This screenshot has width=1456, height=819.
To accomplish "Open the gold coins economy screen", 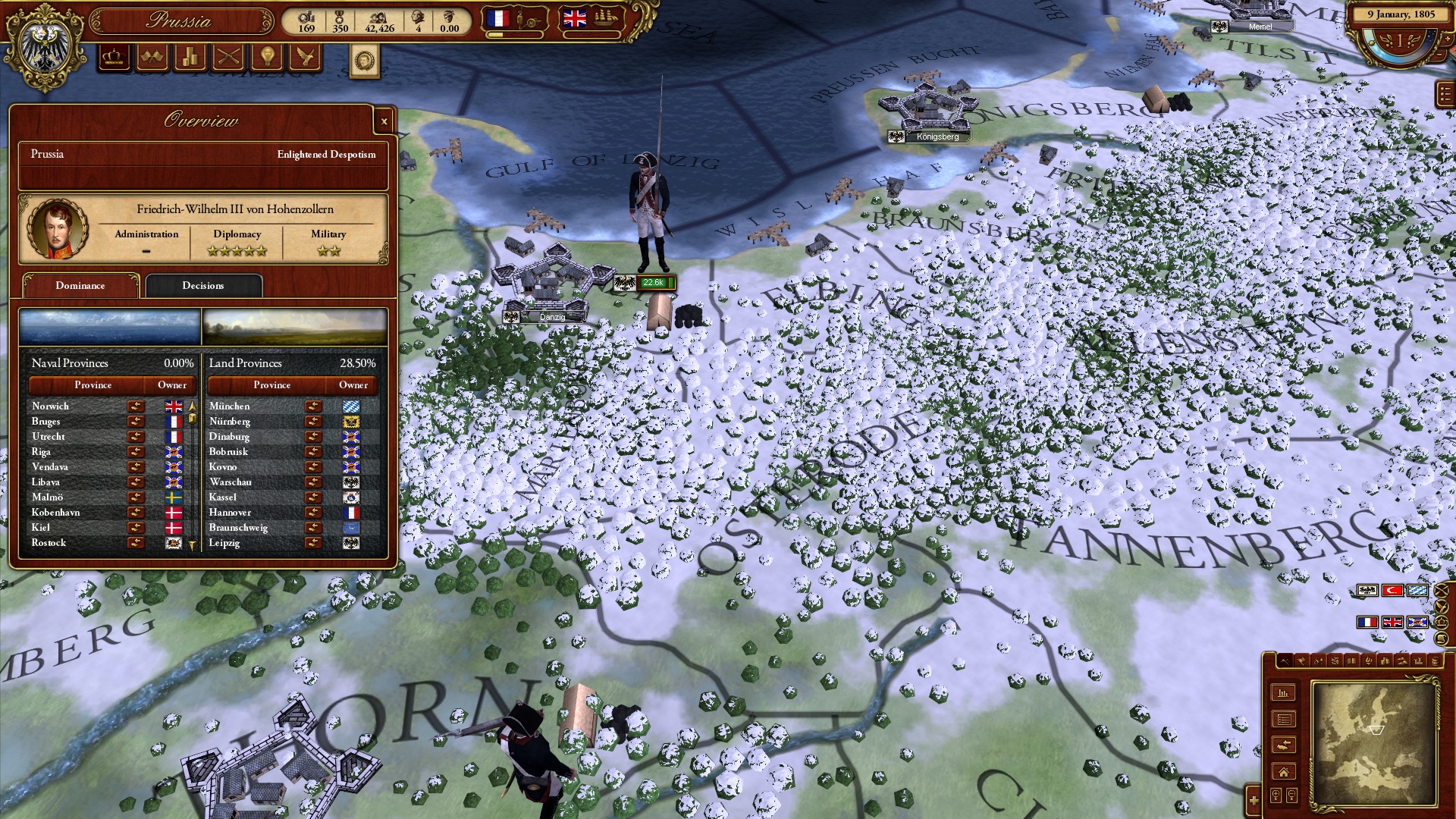I will [x=190, y=58].
